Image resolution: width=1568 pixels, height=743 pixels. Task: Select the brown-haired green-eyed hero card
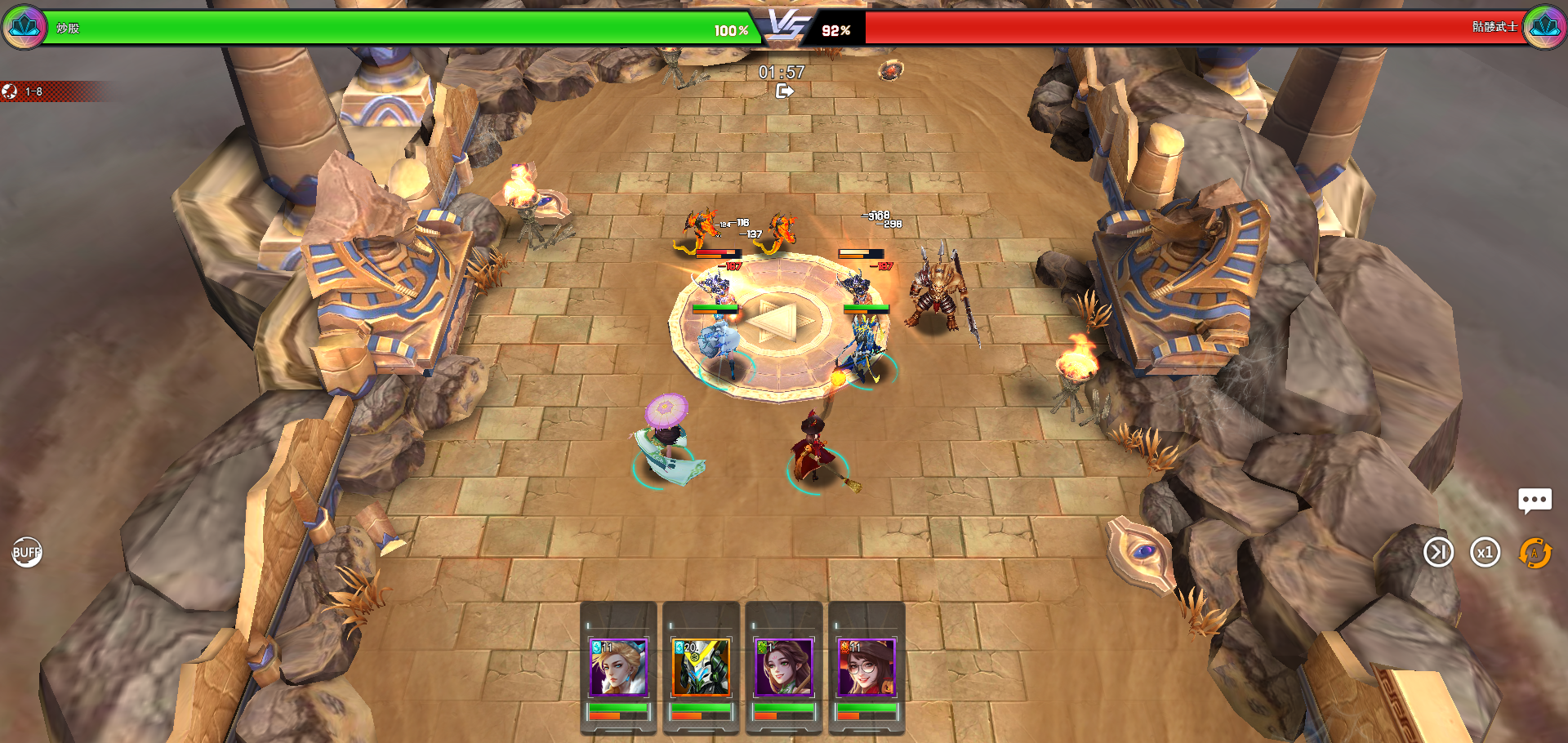(x=783, y=668)
